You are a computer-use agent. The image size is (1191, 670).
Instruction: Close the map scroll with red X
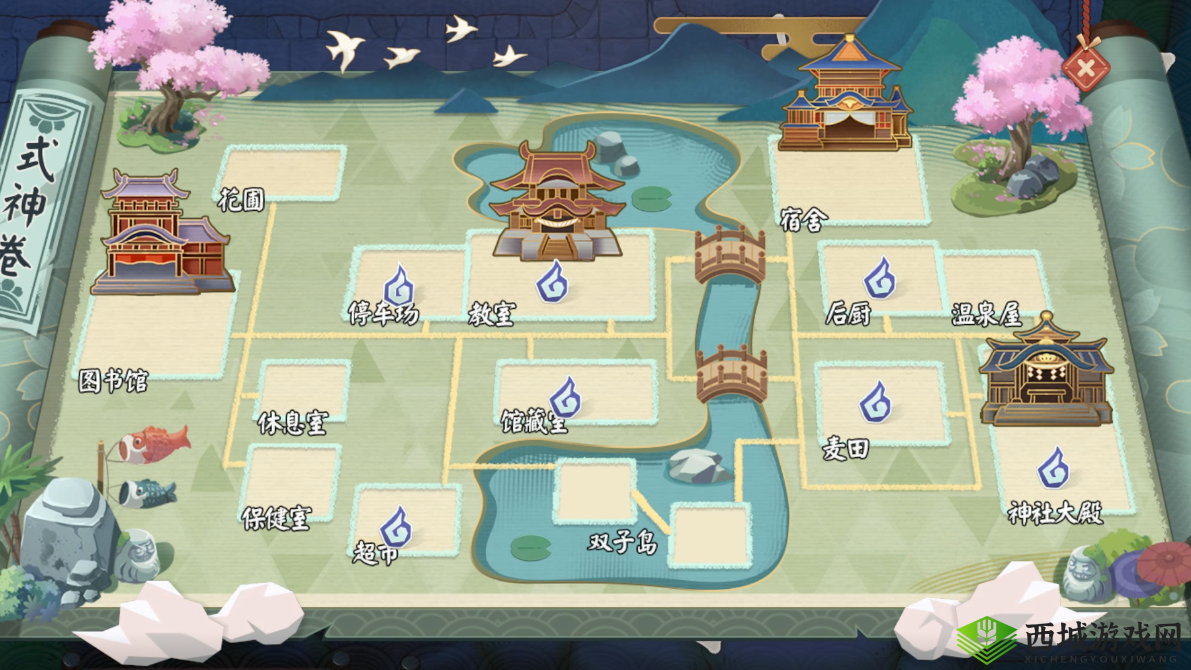point(1085,69)
